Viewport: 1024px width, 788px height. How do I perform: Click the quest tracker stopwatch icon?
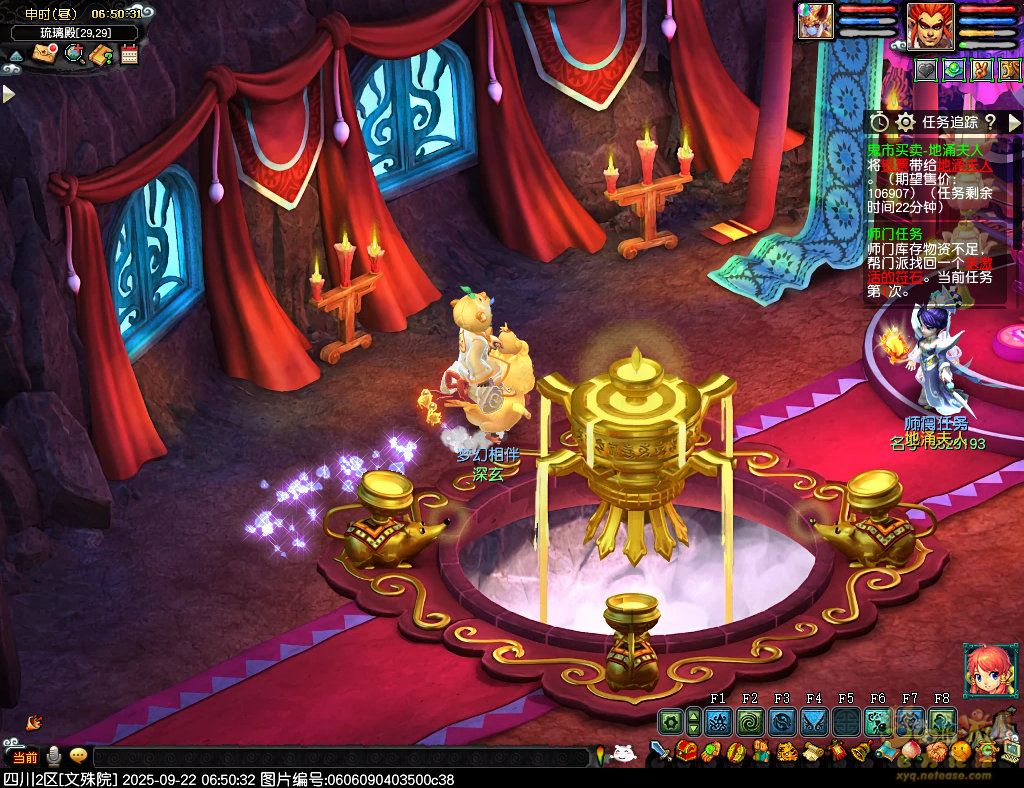879,122
